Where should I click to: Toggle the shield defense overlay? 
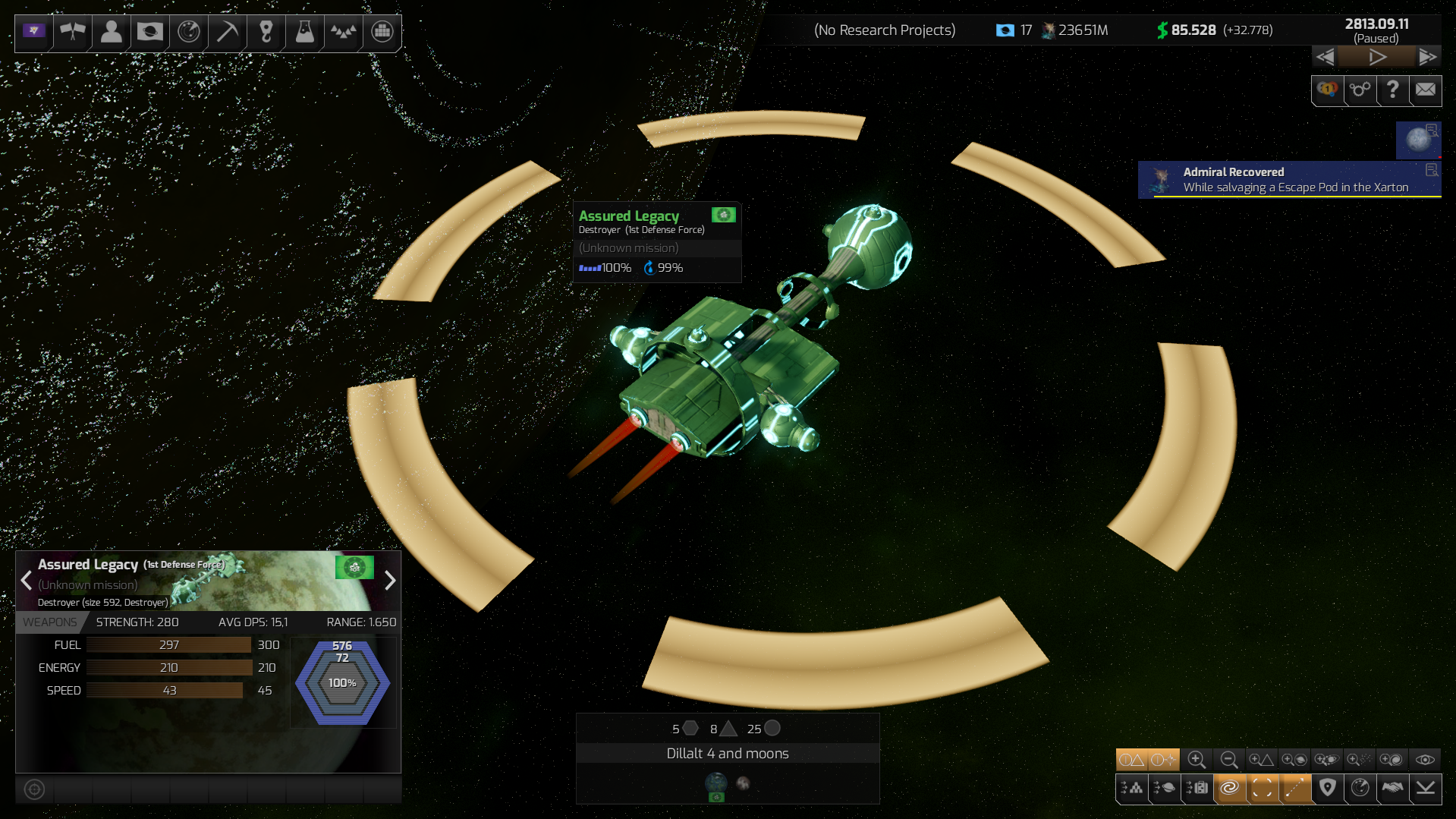pyautogui.click(x=1327, y=789)
